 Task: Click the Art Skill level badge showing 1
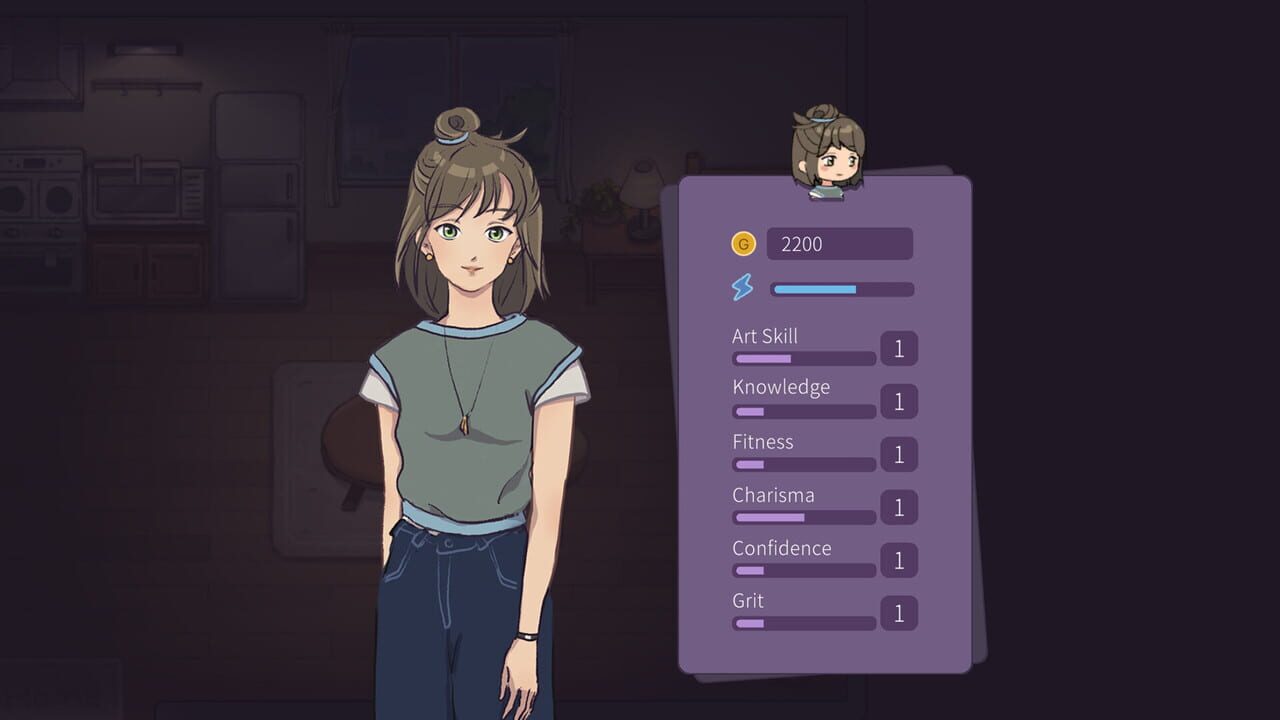tap(898, 349)
